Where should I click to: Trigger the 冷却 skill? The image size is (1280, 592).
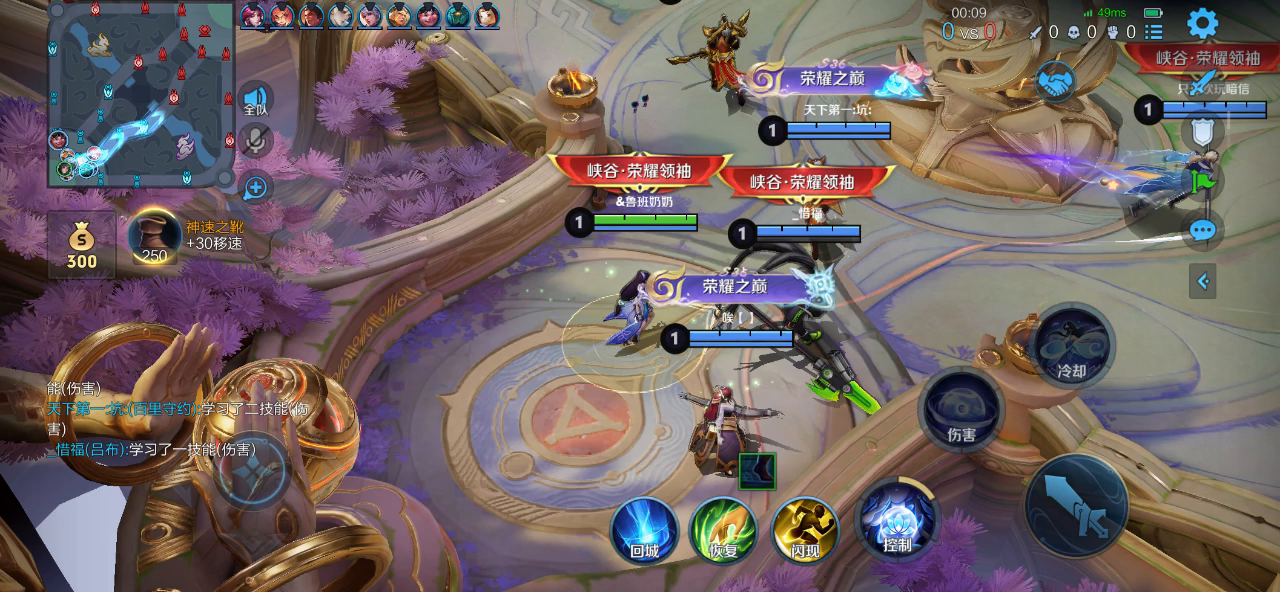coord(1071,345)
